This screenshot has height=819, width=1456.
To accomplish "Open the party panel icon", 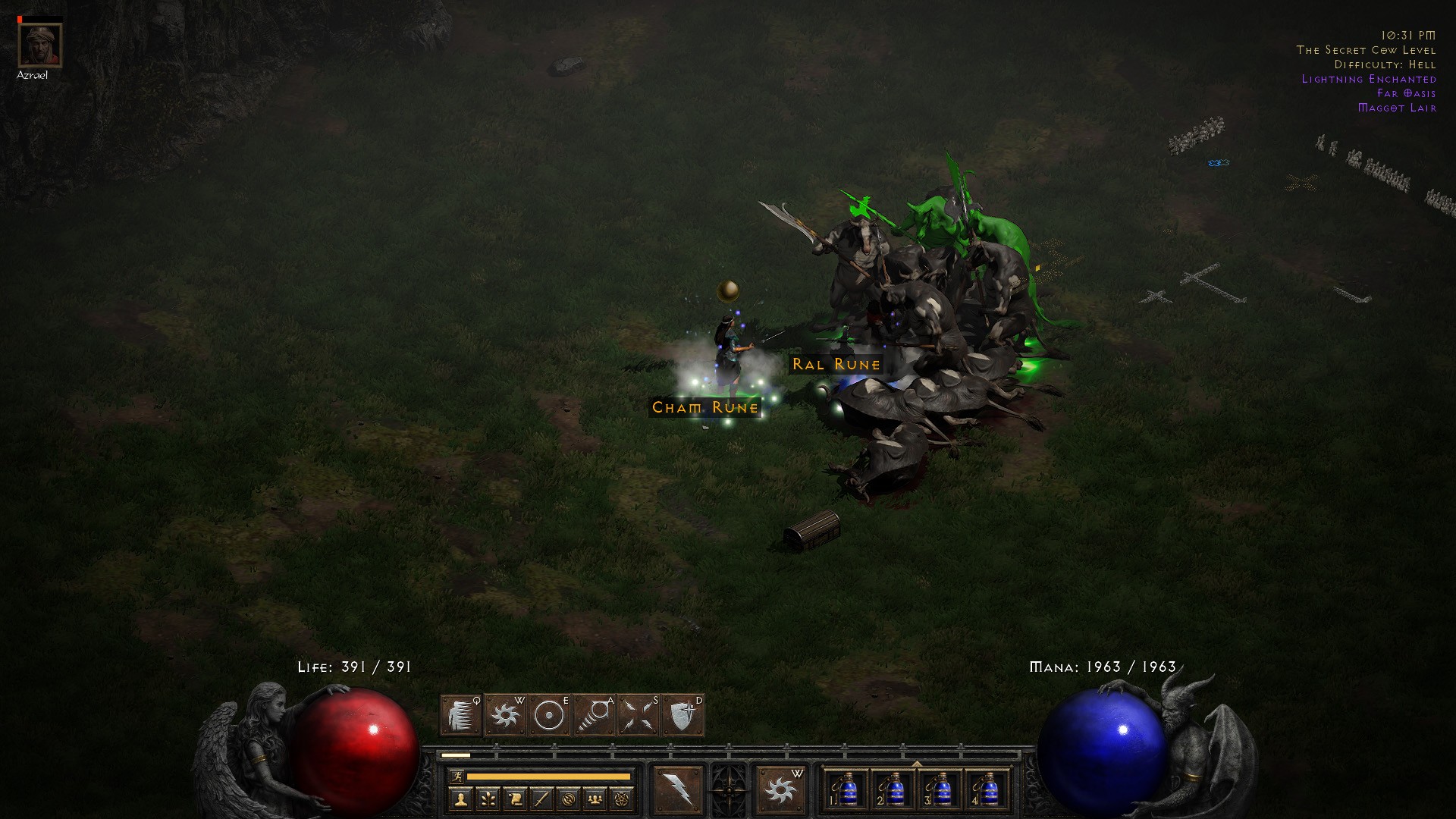I will pos(596,799).
